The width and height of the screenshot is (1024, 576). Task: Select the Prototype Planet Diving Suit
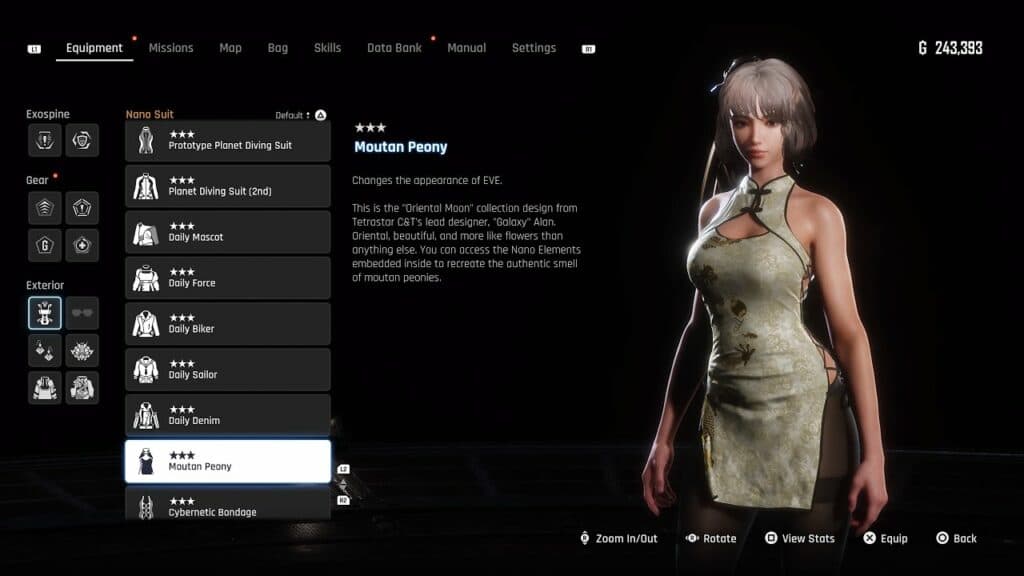click(x=228, y=141)
